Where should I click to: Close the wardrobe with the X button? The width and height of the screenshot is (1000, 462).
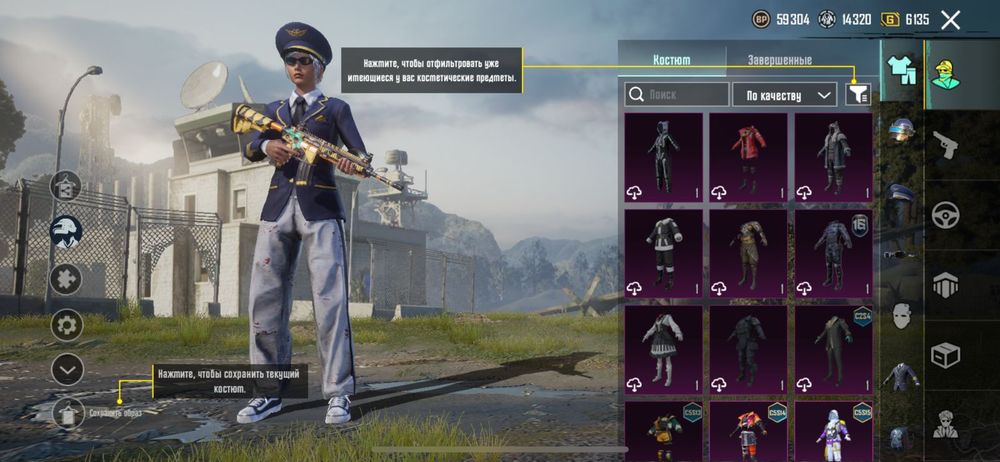tap(950, 20)
